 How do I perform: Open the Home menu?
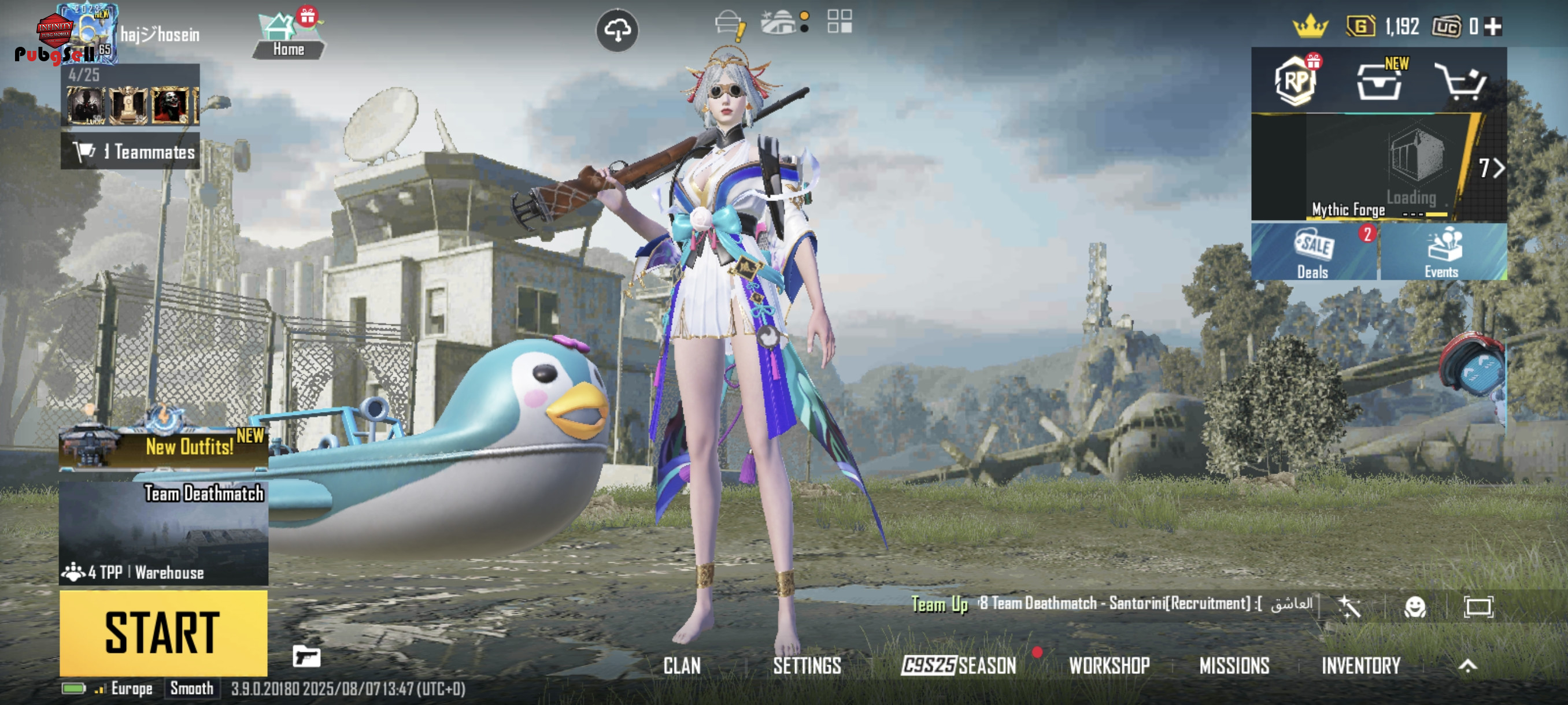pyautogui.click(x=288, y=36)
